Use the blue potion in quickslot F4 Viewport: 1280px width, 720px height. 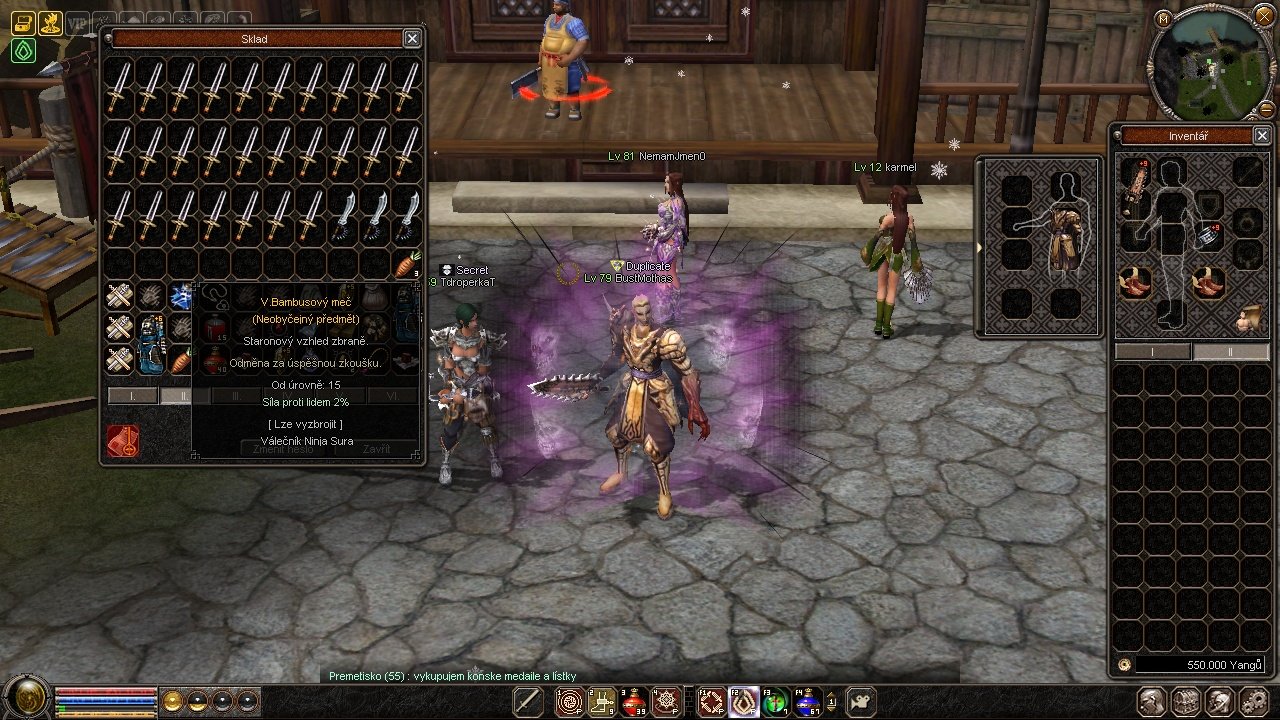click(806, 702)
